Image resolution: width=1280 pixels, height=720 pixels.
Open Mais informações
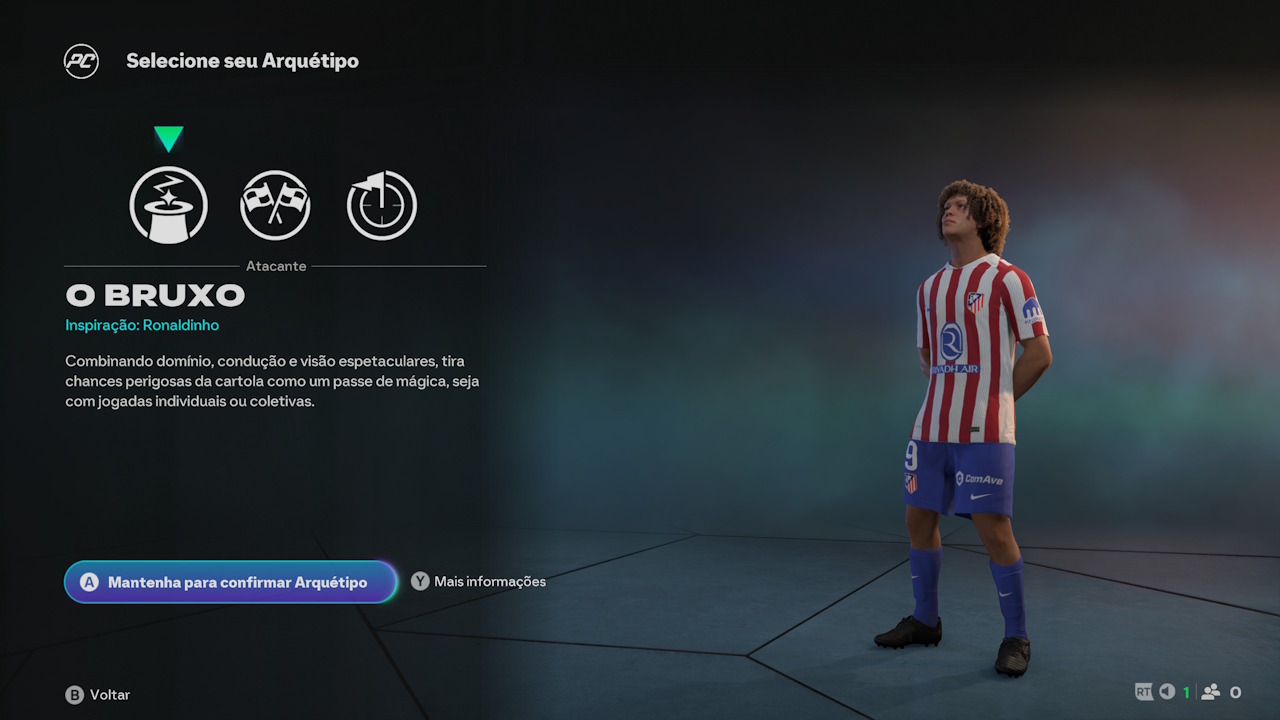tap(488, 581)
